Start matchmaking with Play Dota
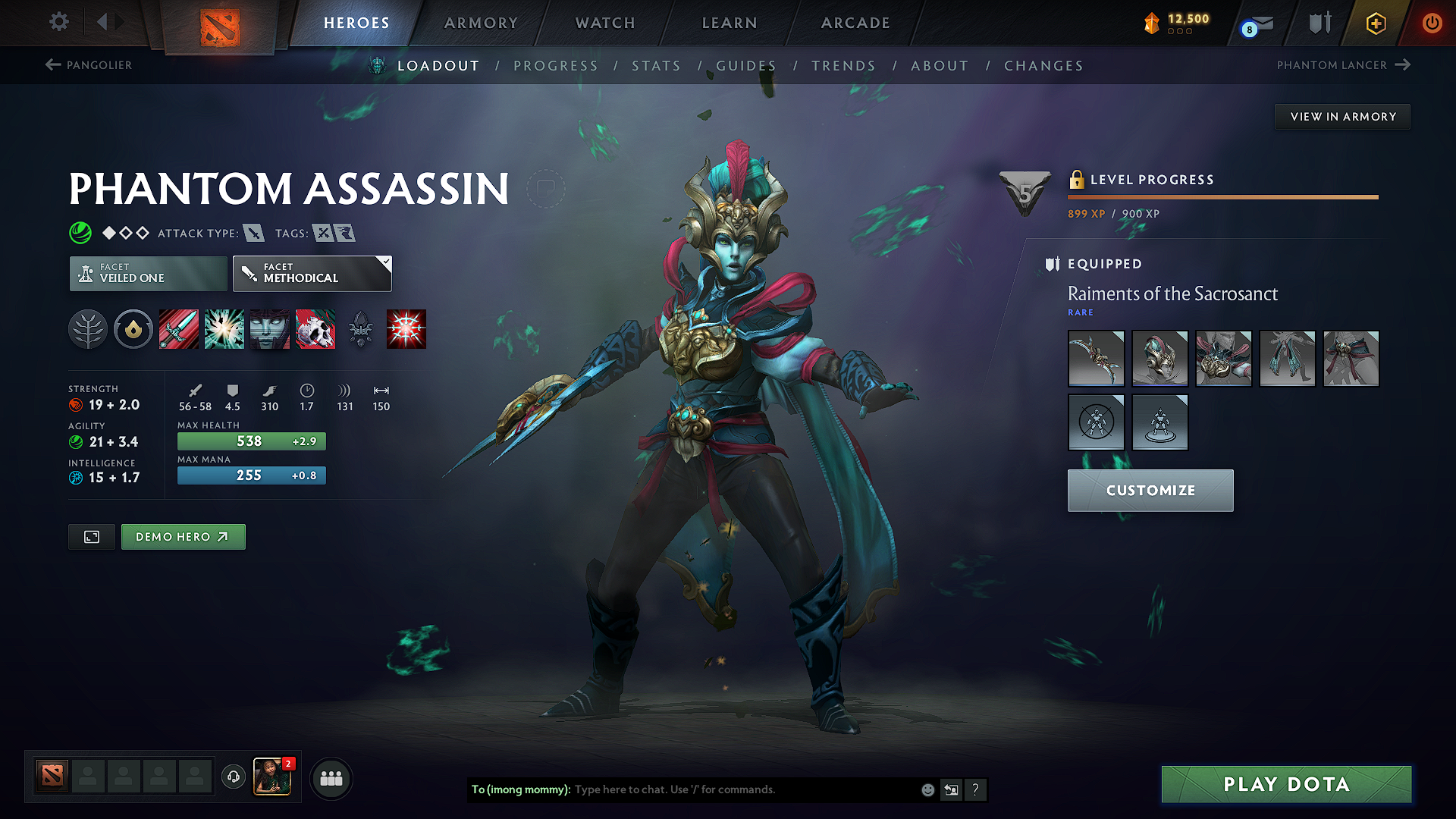 [x=1286, y=784]
